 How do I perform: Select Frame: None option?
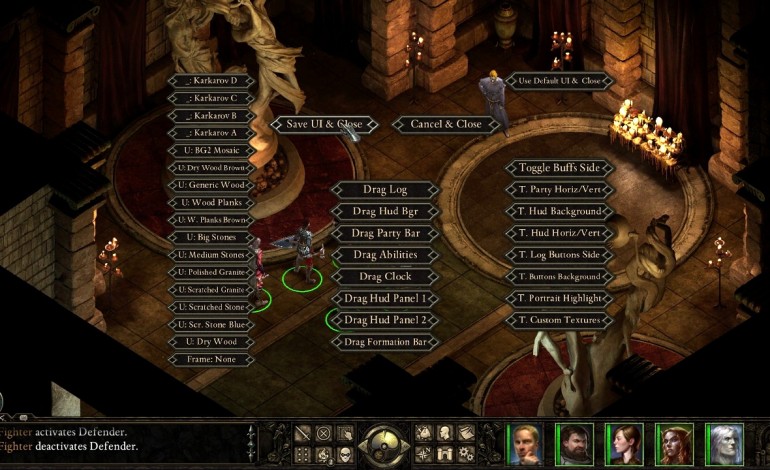tap(211, 359)
